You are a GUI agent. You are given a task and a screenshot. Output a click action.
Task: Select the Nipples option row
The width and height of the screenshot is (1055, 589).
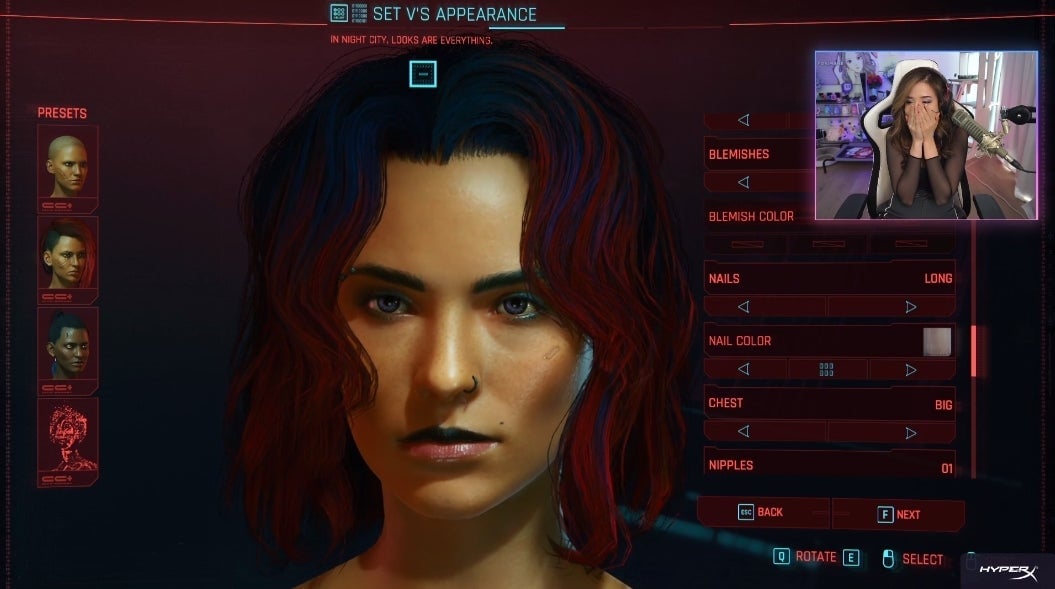point(829,465)
